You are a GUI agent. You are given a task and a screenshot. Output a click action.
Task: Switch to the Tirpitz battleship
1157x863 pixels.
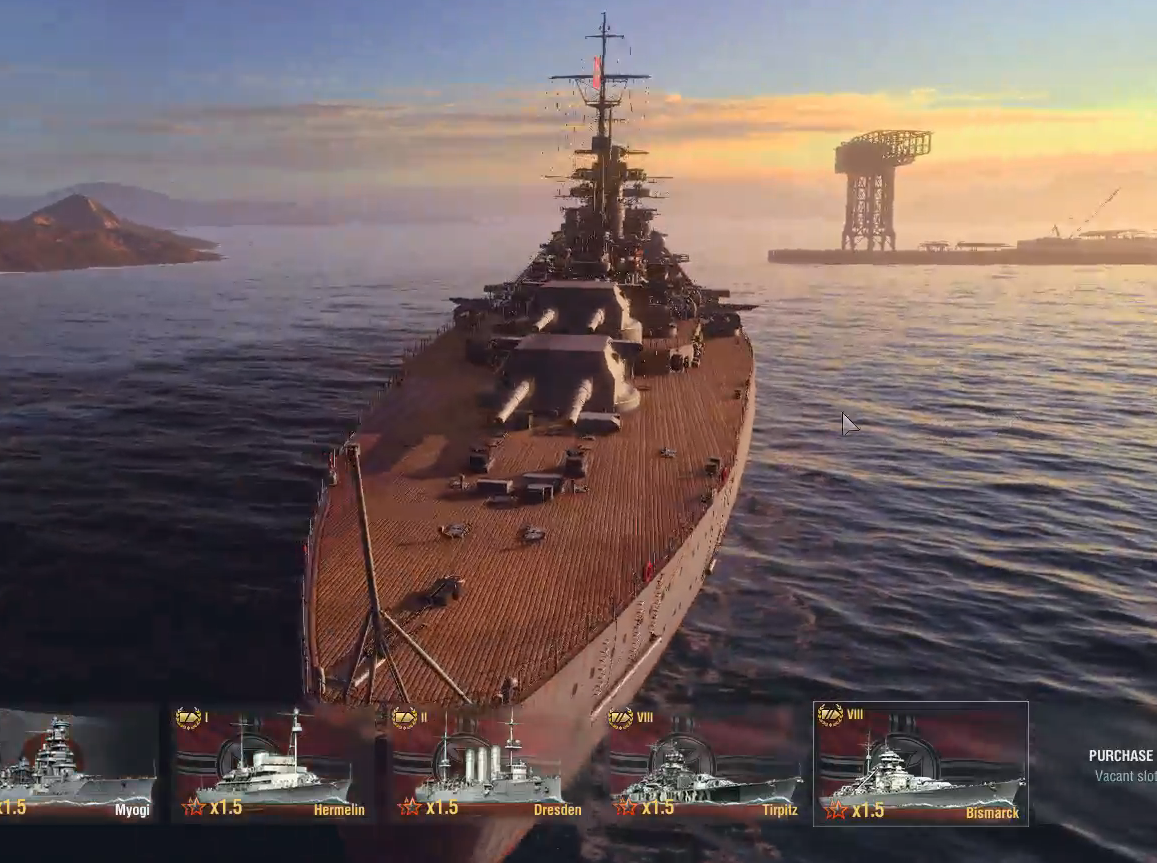tap(705, 764)
